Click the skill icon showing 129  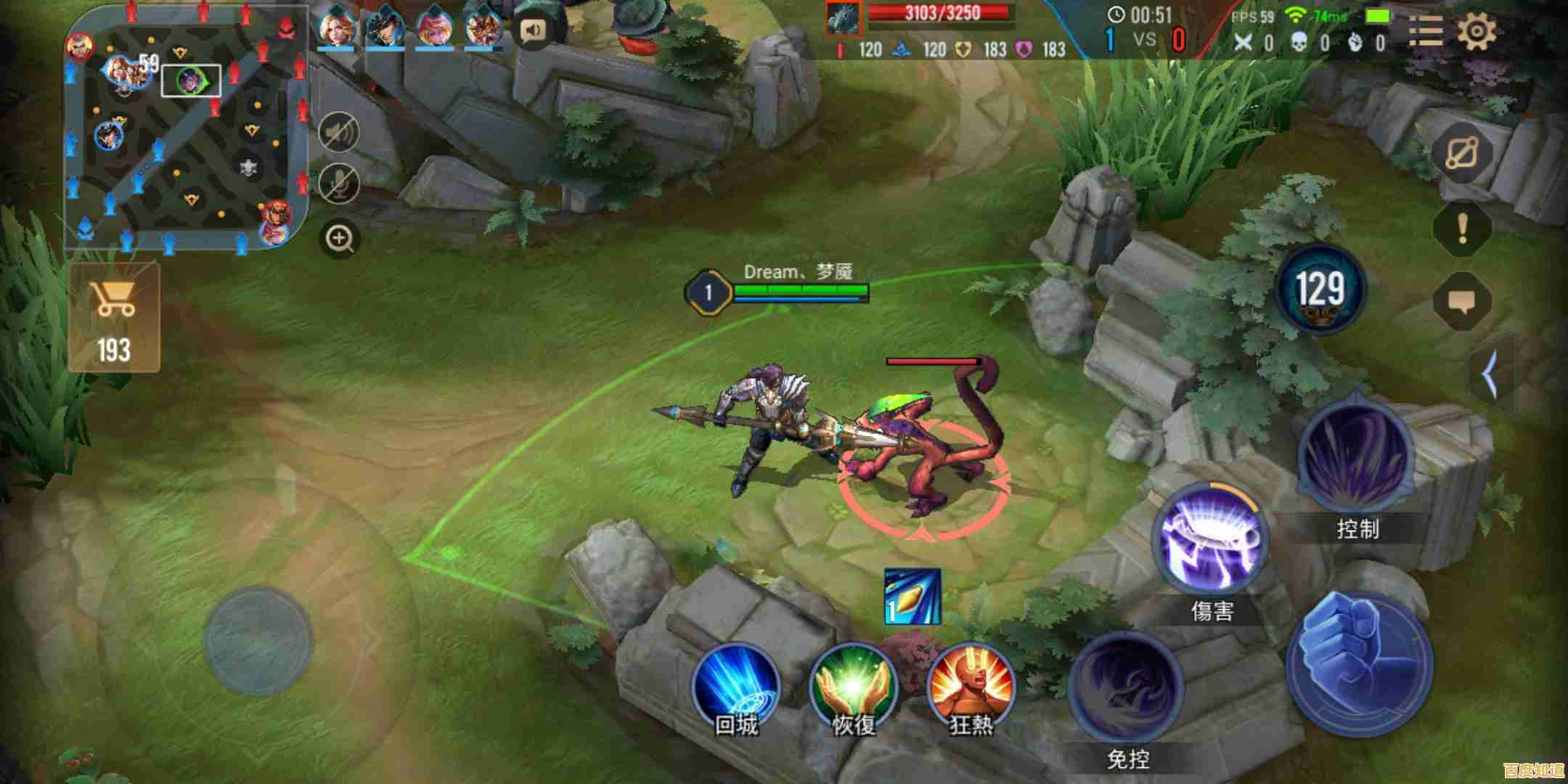point(1320,290)
